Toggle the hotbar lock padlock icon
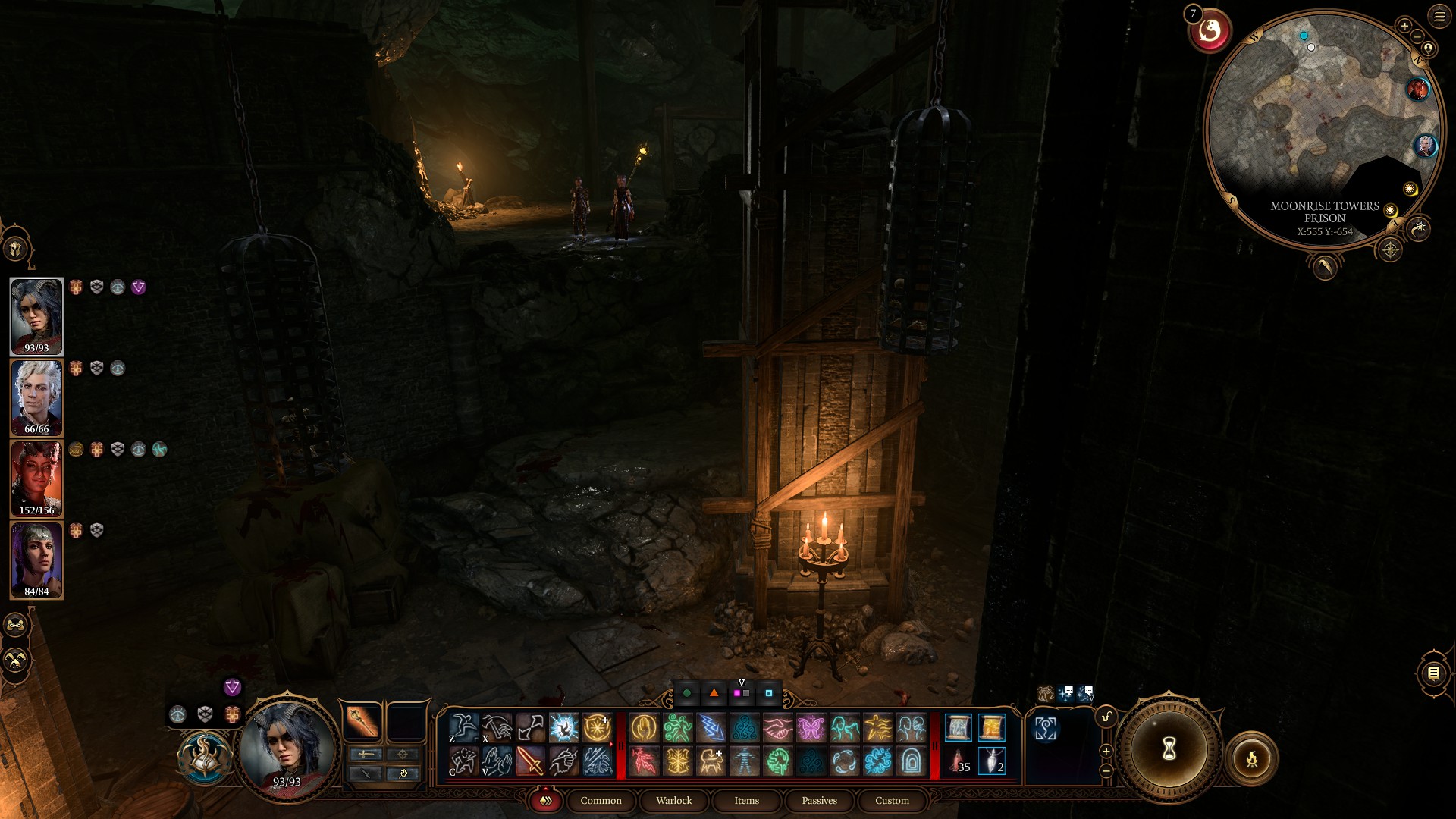This screenshot has width=1456, height=819. [1106, 717]
